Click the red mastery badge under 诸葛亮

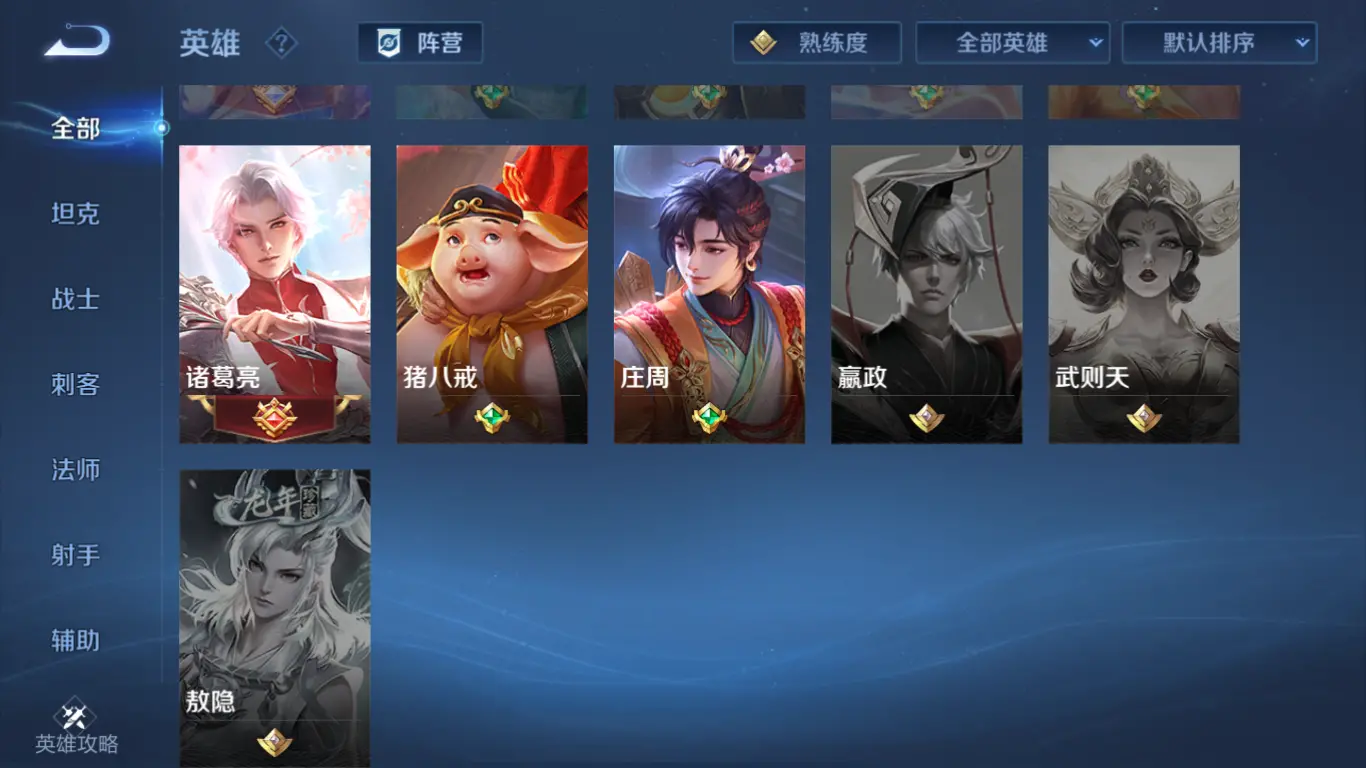tap(274, 416)
